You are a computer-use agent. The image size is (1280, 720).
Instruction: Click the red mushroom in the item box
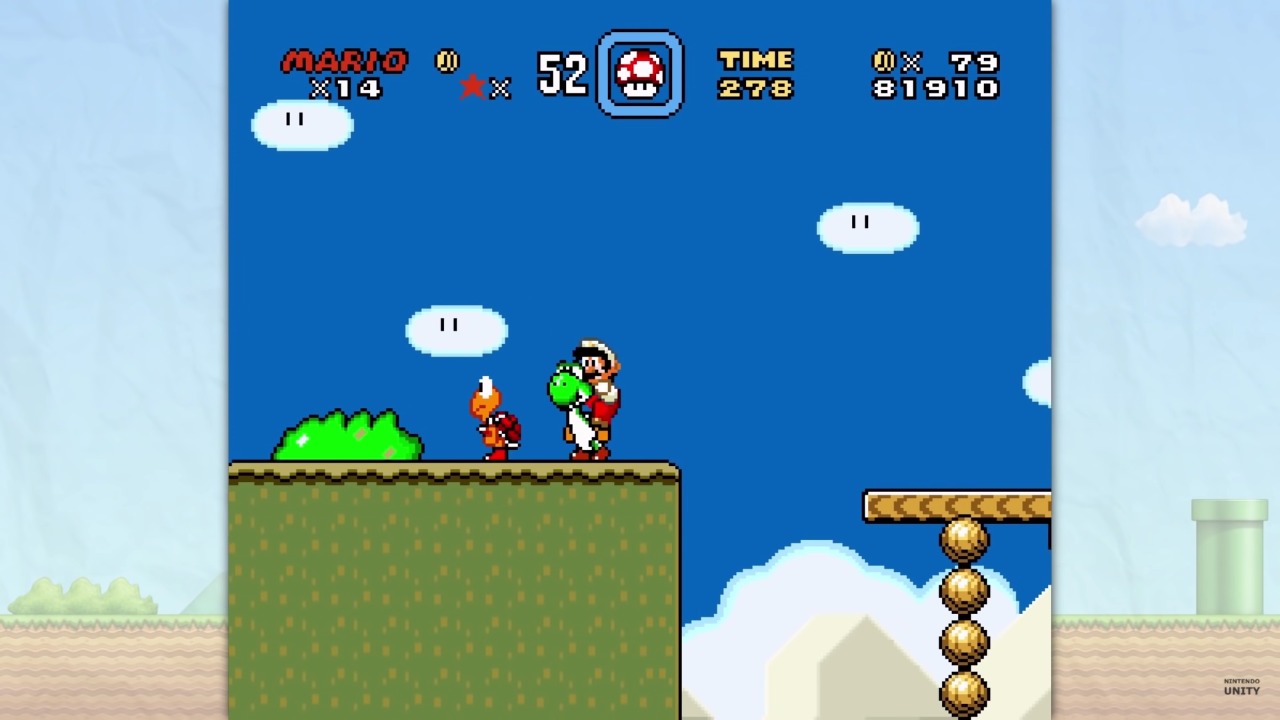(x=640, y=73)
